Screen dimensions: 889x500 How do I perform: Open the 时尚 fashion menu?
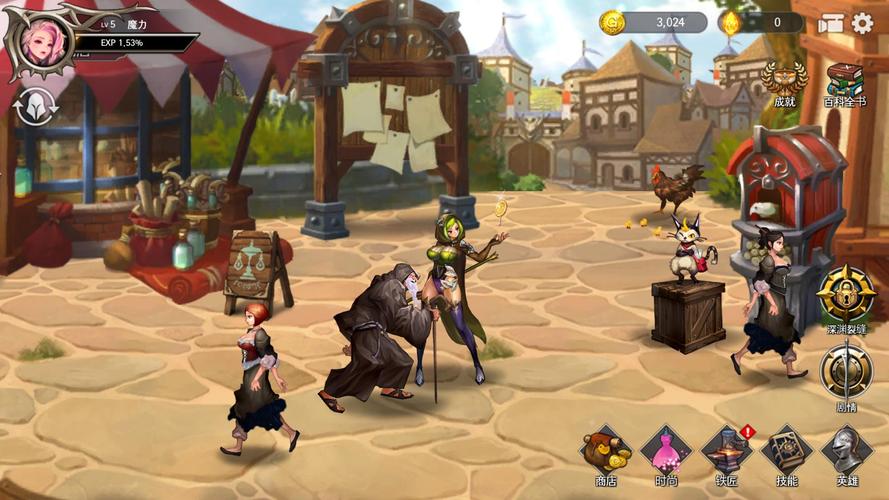click(x=666, y=451)
